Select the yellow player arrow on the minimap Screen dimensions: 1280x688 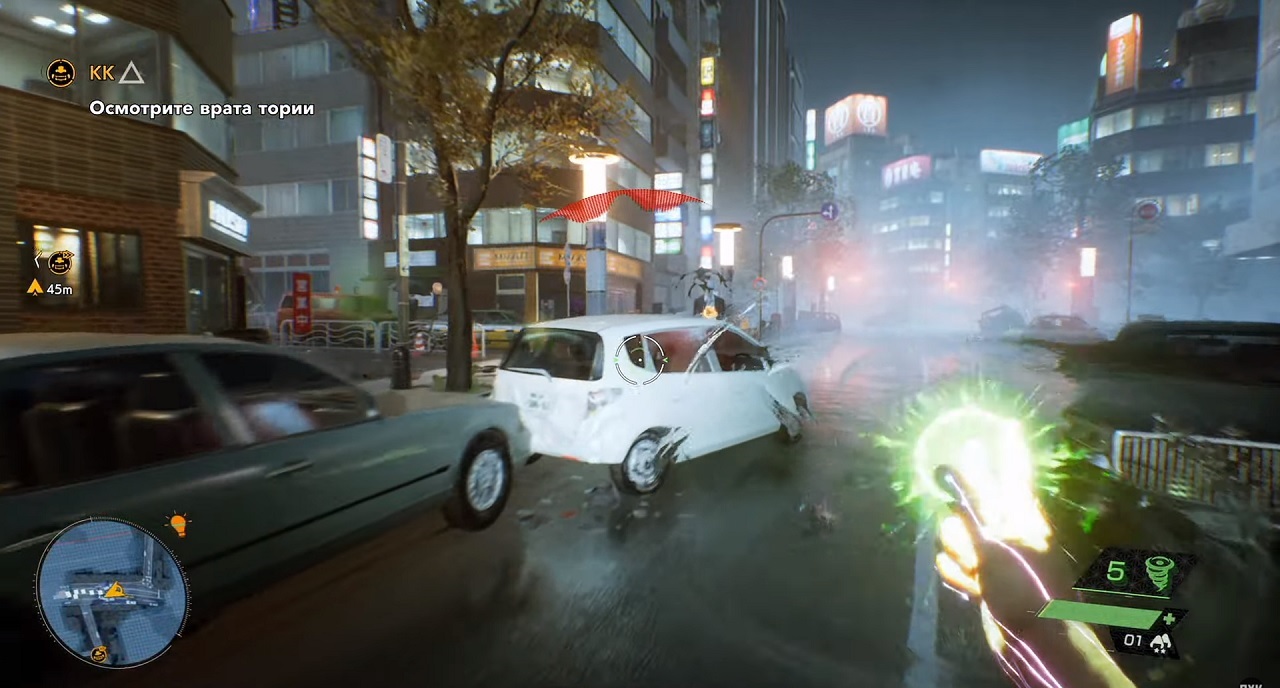(116, 590)
